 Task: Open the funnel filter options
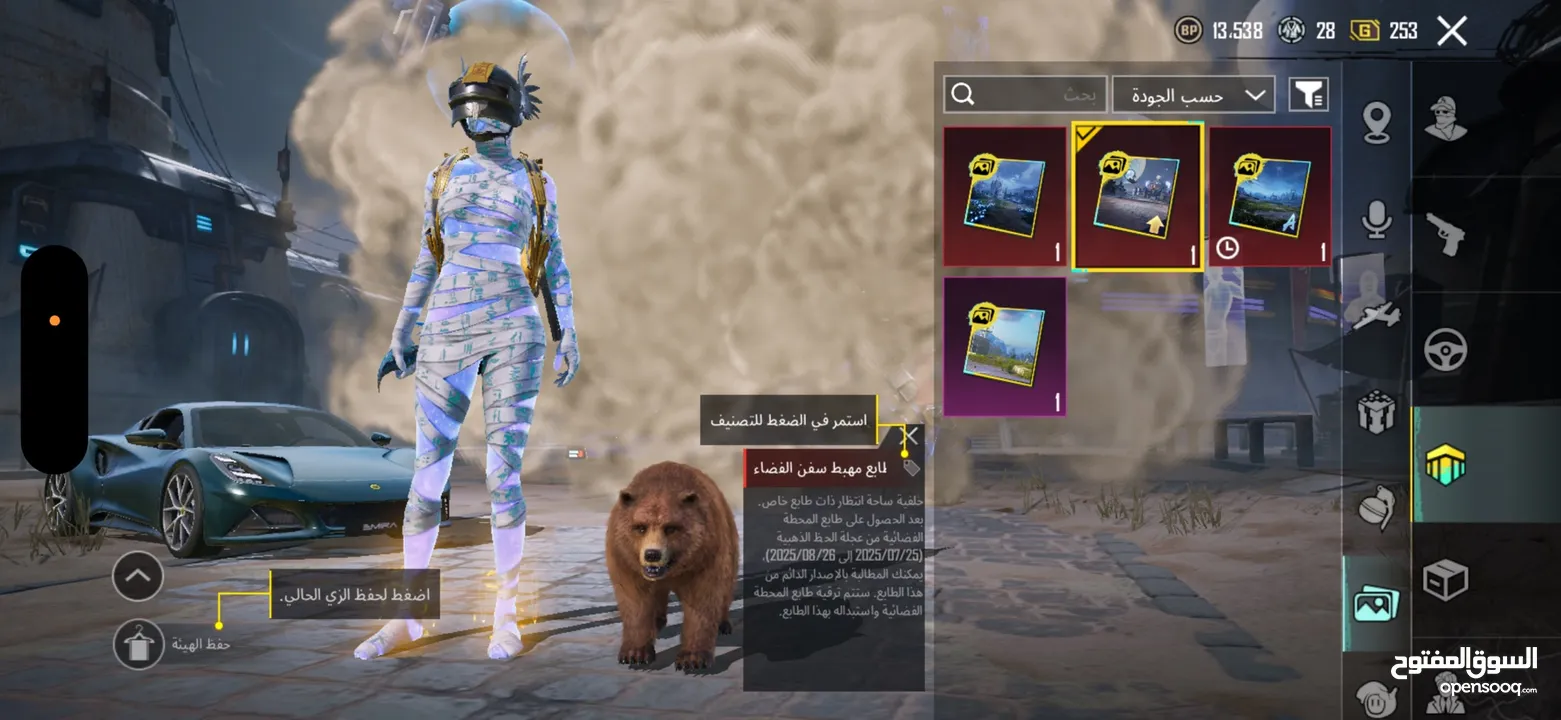click(x=1308, y=95)
